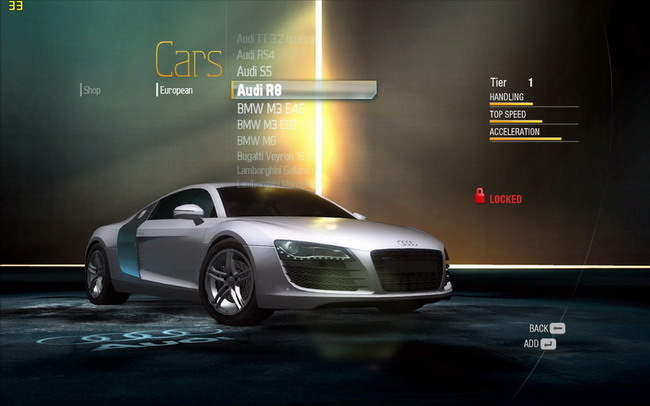Choose the BMW M3 E46

270,108
